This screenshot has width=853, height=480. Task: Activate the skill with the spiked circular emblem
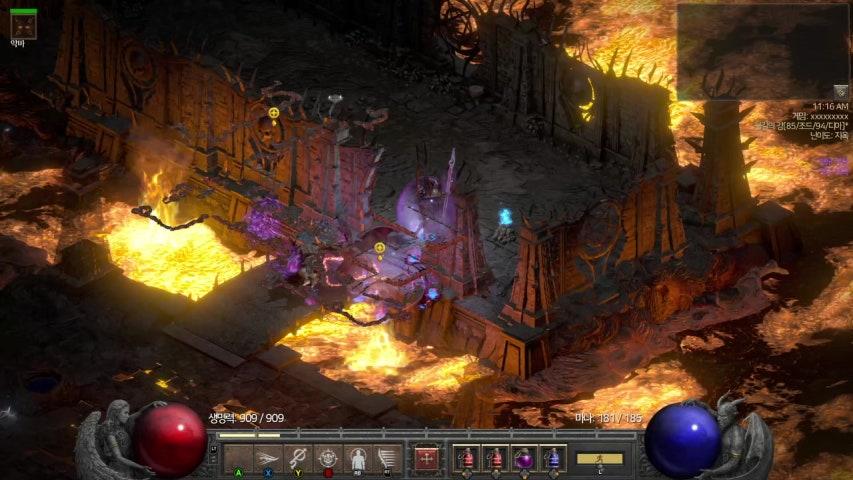(327, 458)
